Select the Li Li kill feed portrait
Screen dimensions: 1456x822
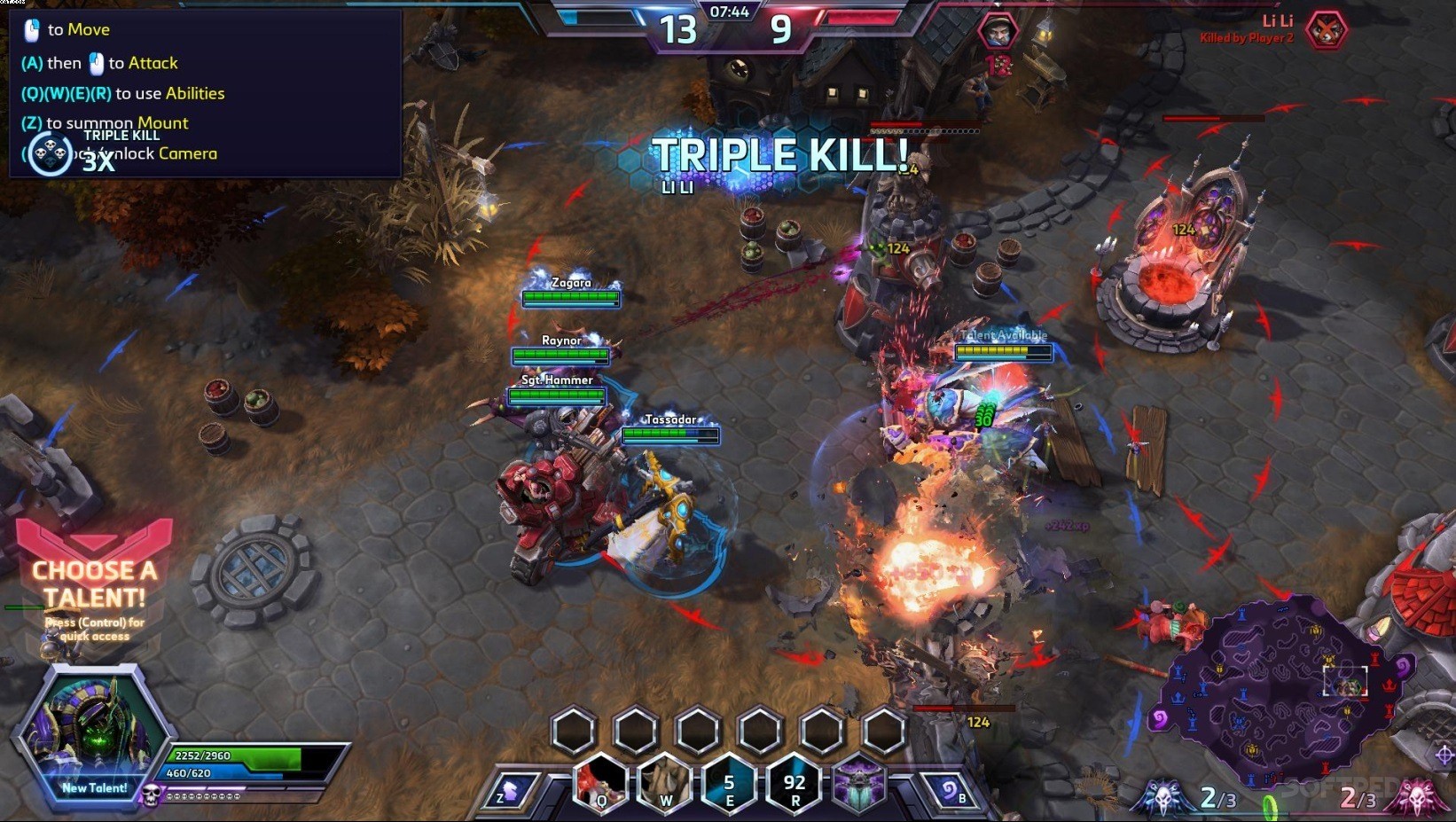1327,31
